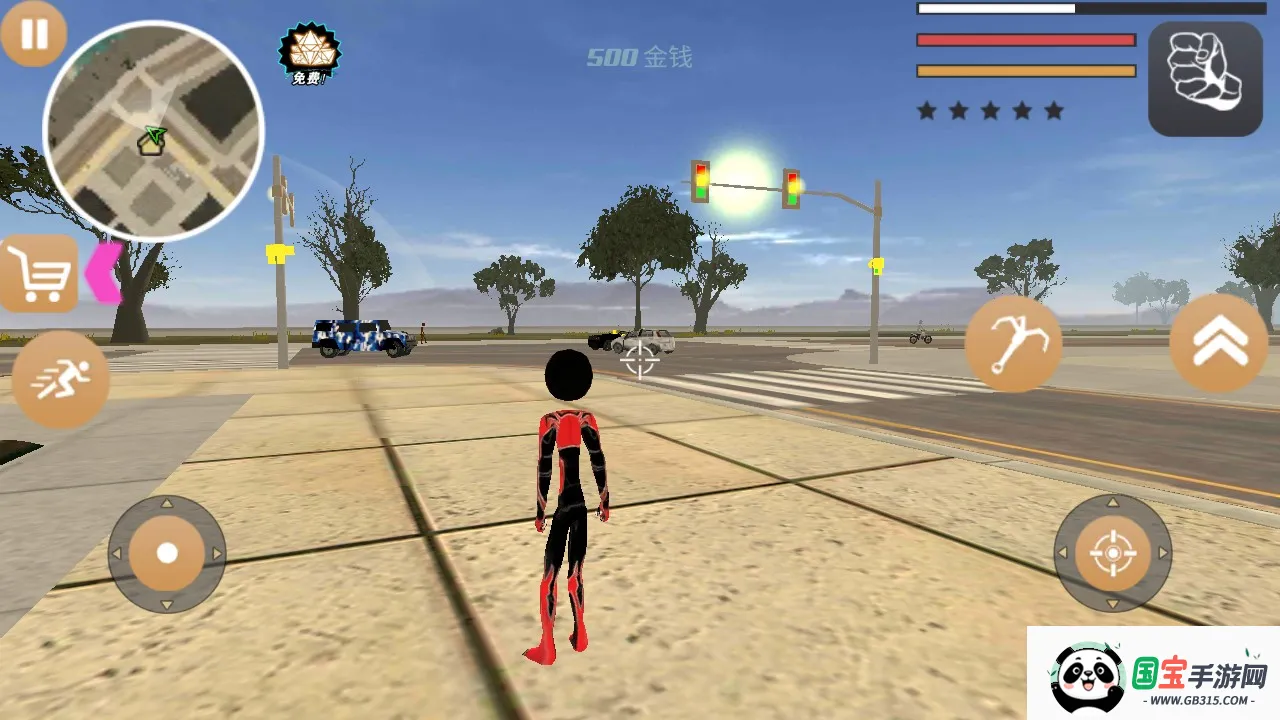
Task: Claim the free diamond reward icon
Action: pyautogui.click(x=309, y=54)
